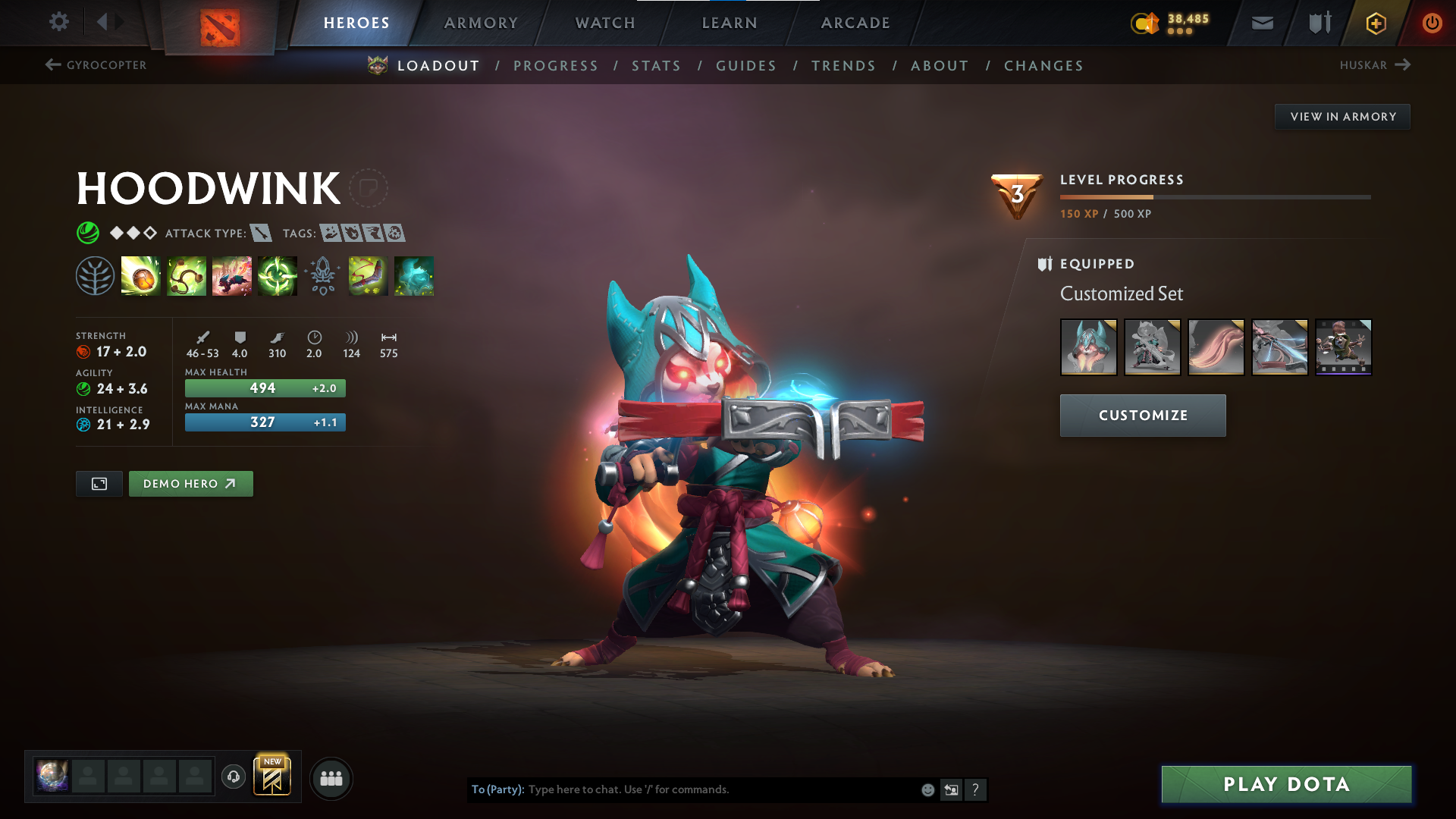Switch to the Guides tab
1456x819 pixels.
pos(746,66)
